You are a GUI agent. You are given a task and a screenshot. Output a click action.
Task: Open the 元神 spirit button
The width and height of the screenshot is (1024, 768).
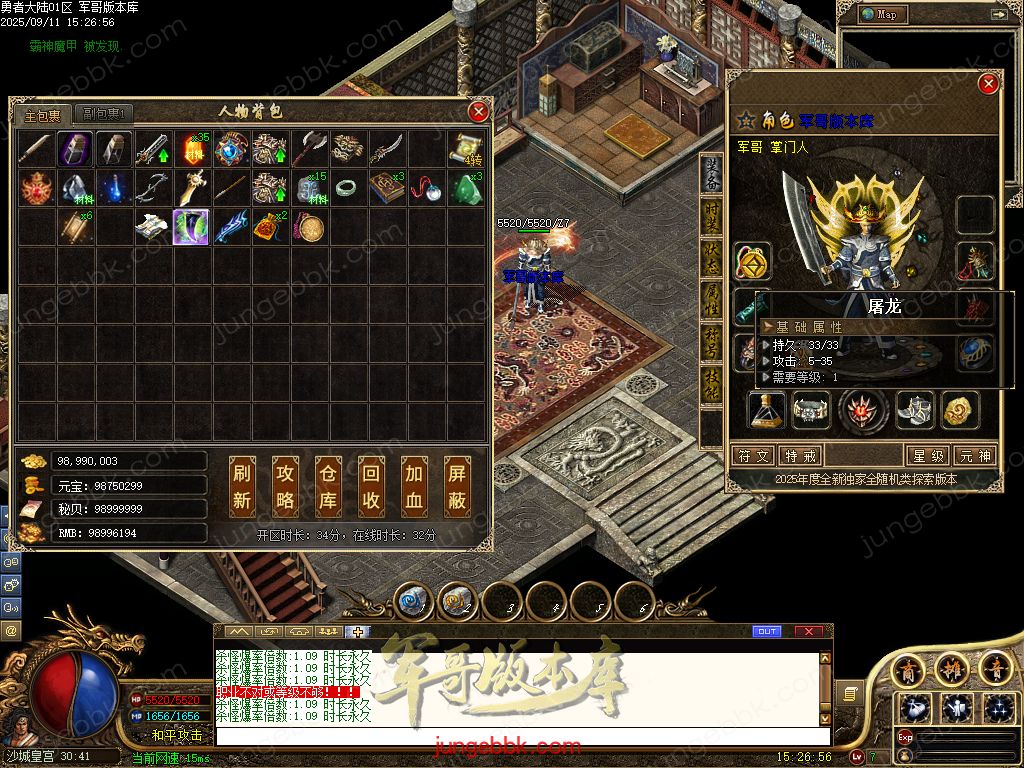[x=975, y=456]
